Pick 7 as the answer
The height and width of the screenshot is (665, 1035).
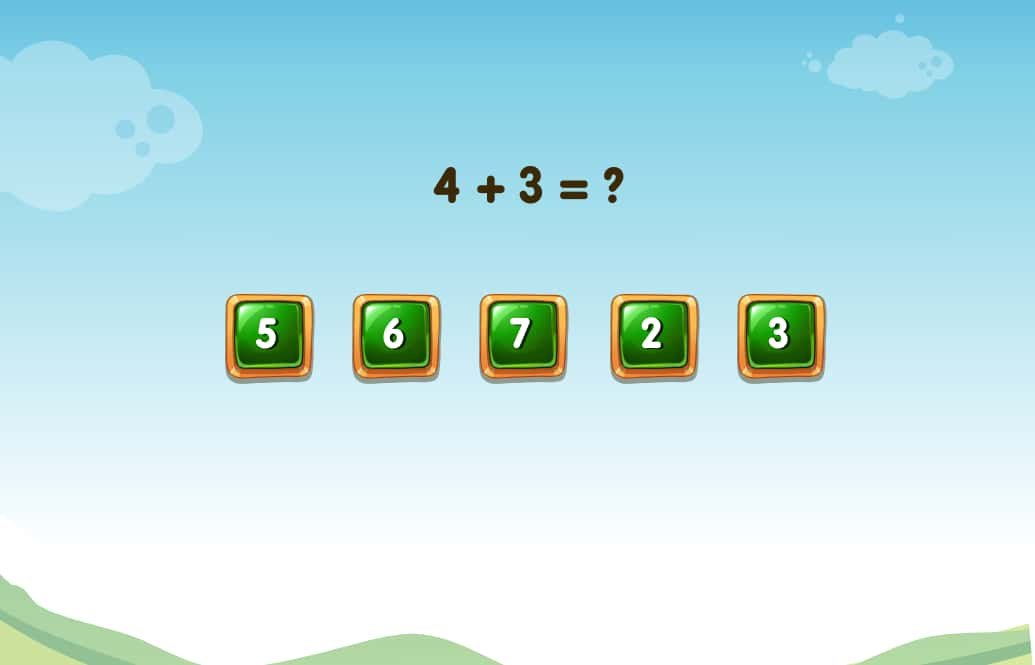522,336
